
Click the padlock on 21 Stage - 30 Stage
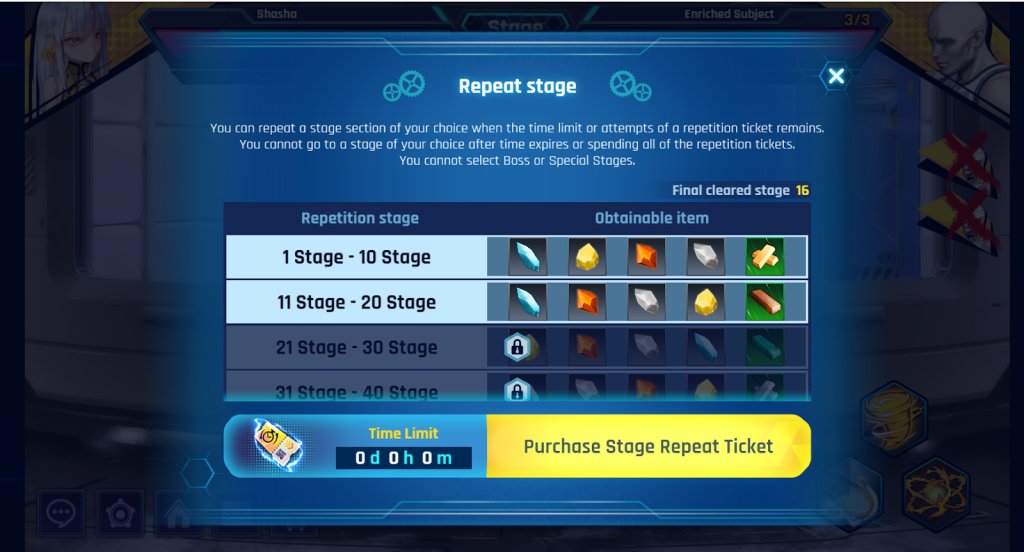(517, 347)
